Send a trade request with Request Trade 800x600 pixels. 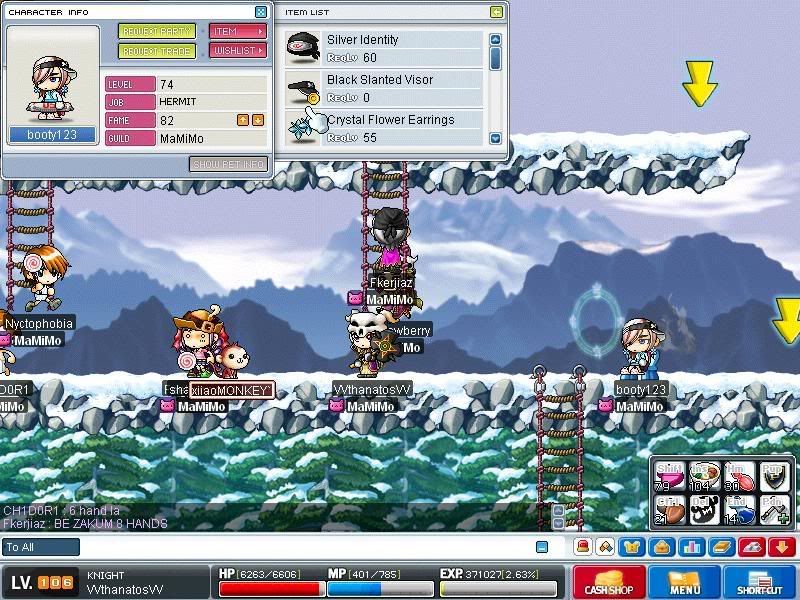pyautogui.click(x=157, y=51)
